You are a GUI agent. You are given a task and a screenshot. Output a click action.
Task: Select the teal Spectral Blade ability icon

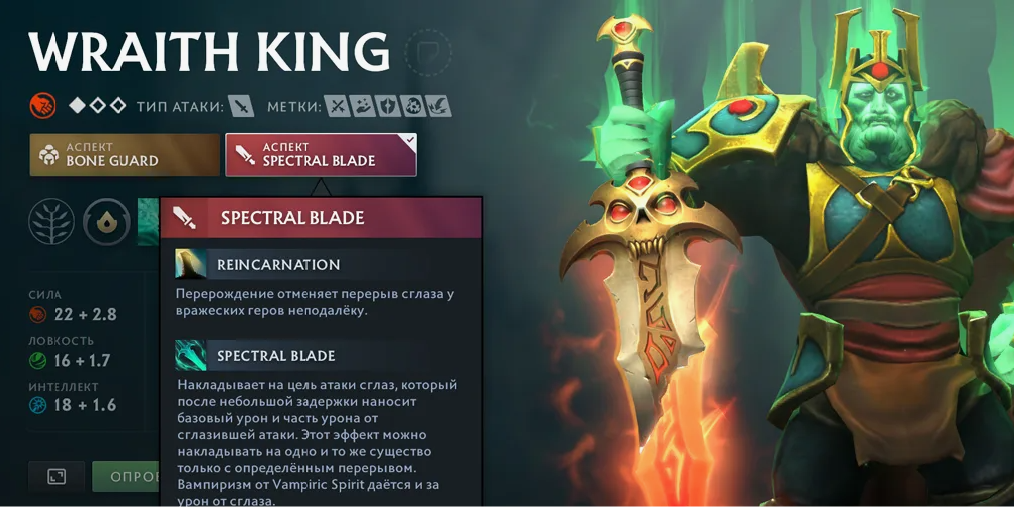point(190,355)
